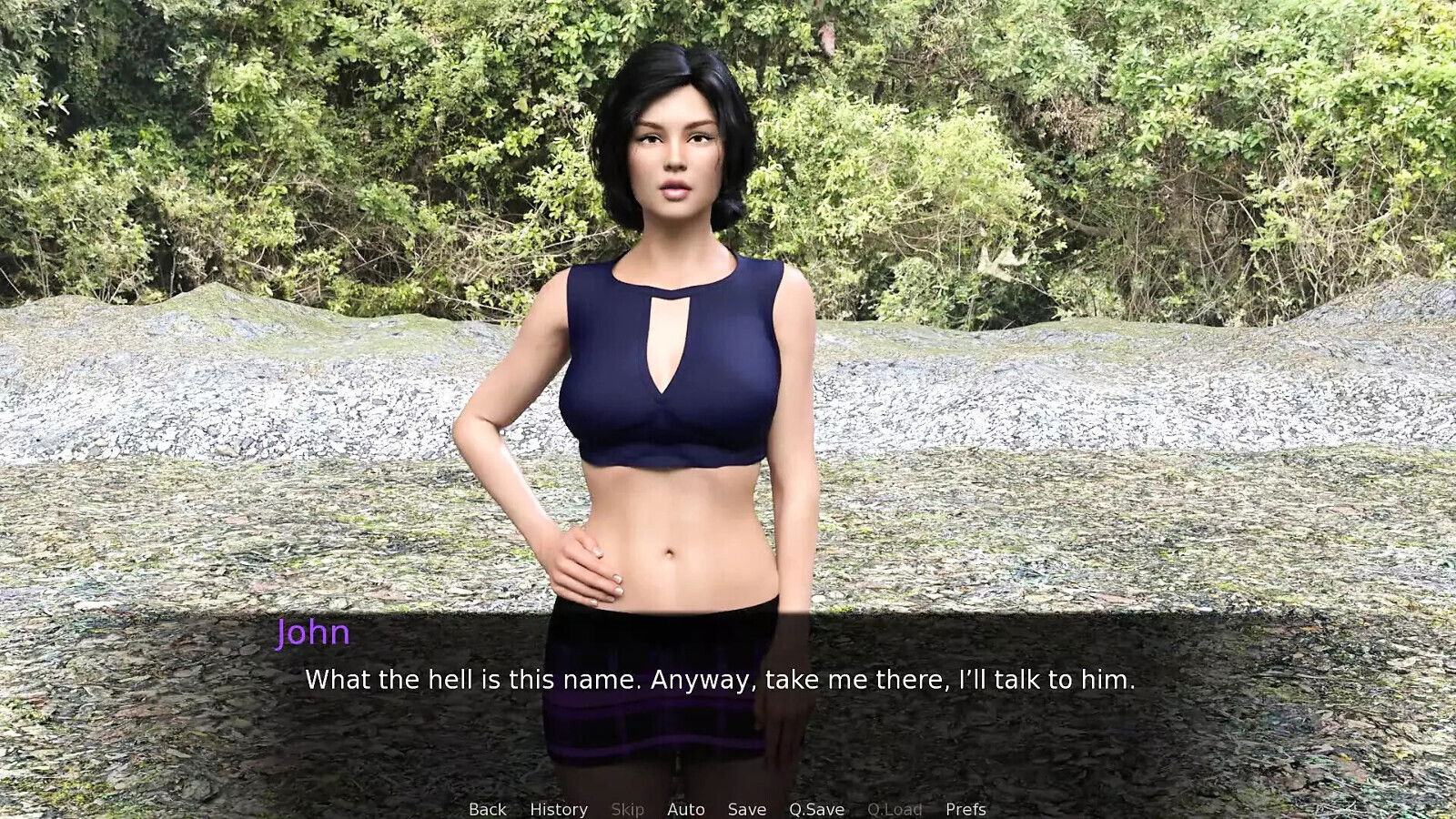Screen dimensions: 1456x819
Task: Turn on Auto-forward mode
Action: [687, 808]
